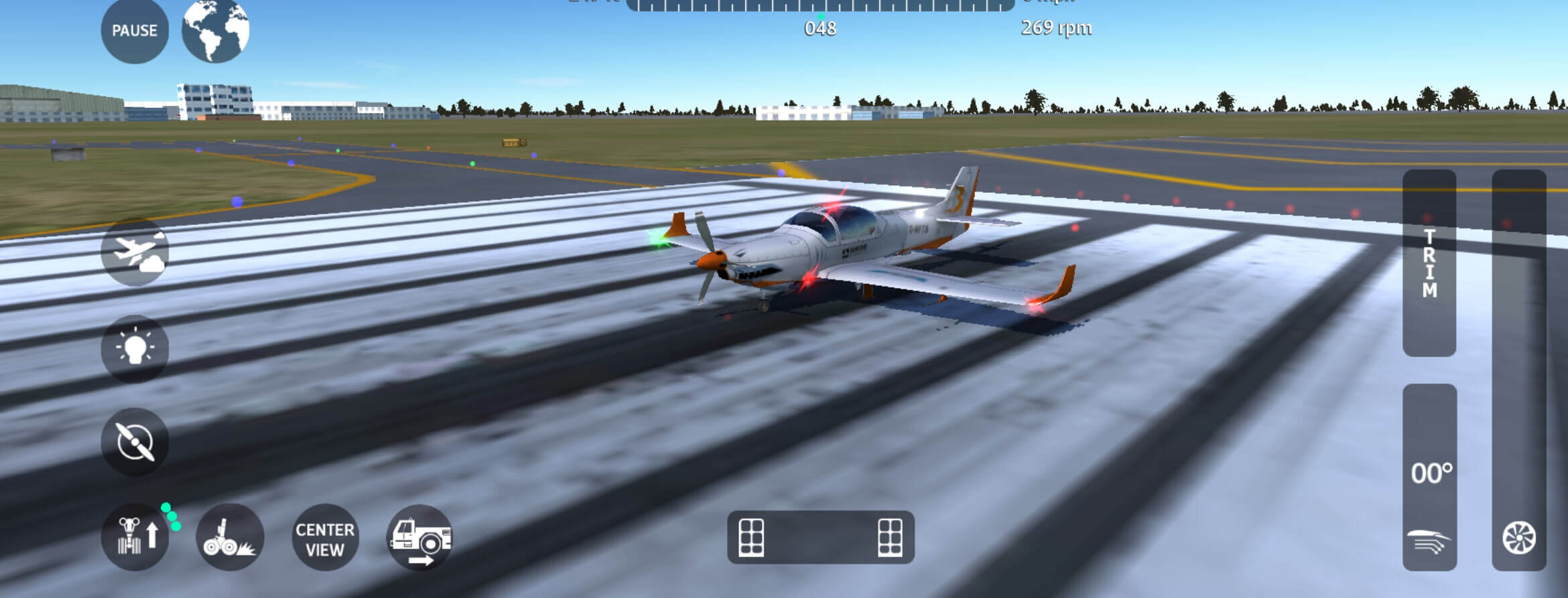The image size is (1568, 598).
Task: Toggle gear status shown by green dots
Action: (x=172, y=517)
